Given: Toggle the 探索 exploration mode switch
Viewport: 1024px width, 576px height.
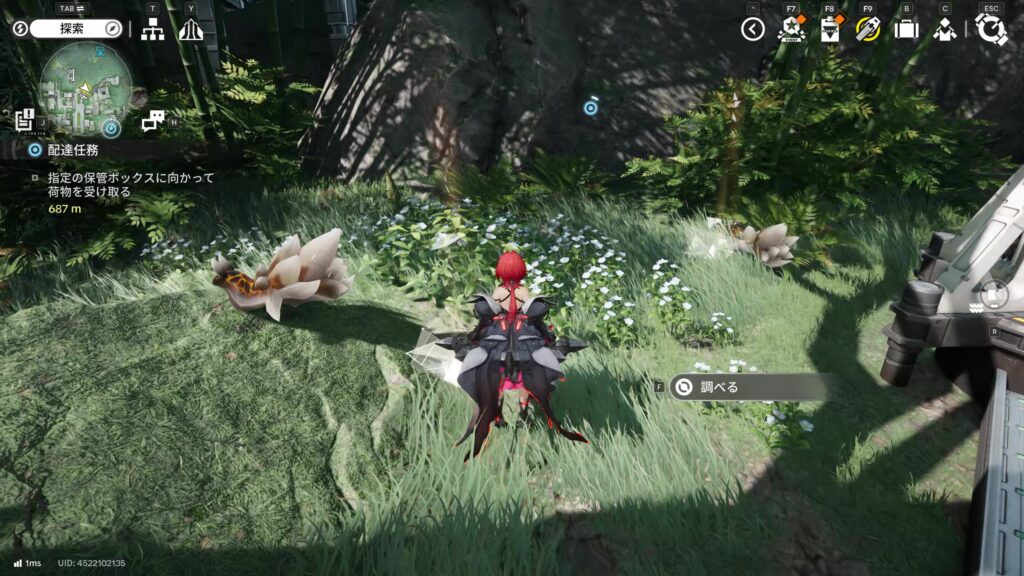Looking at the screenshot, I should 68,29.
